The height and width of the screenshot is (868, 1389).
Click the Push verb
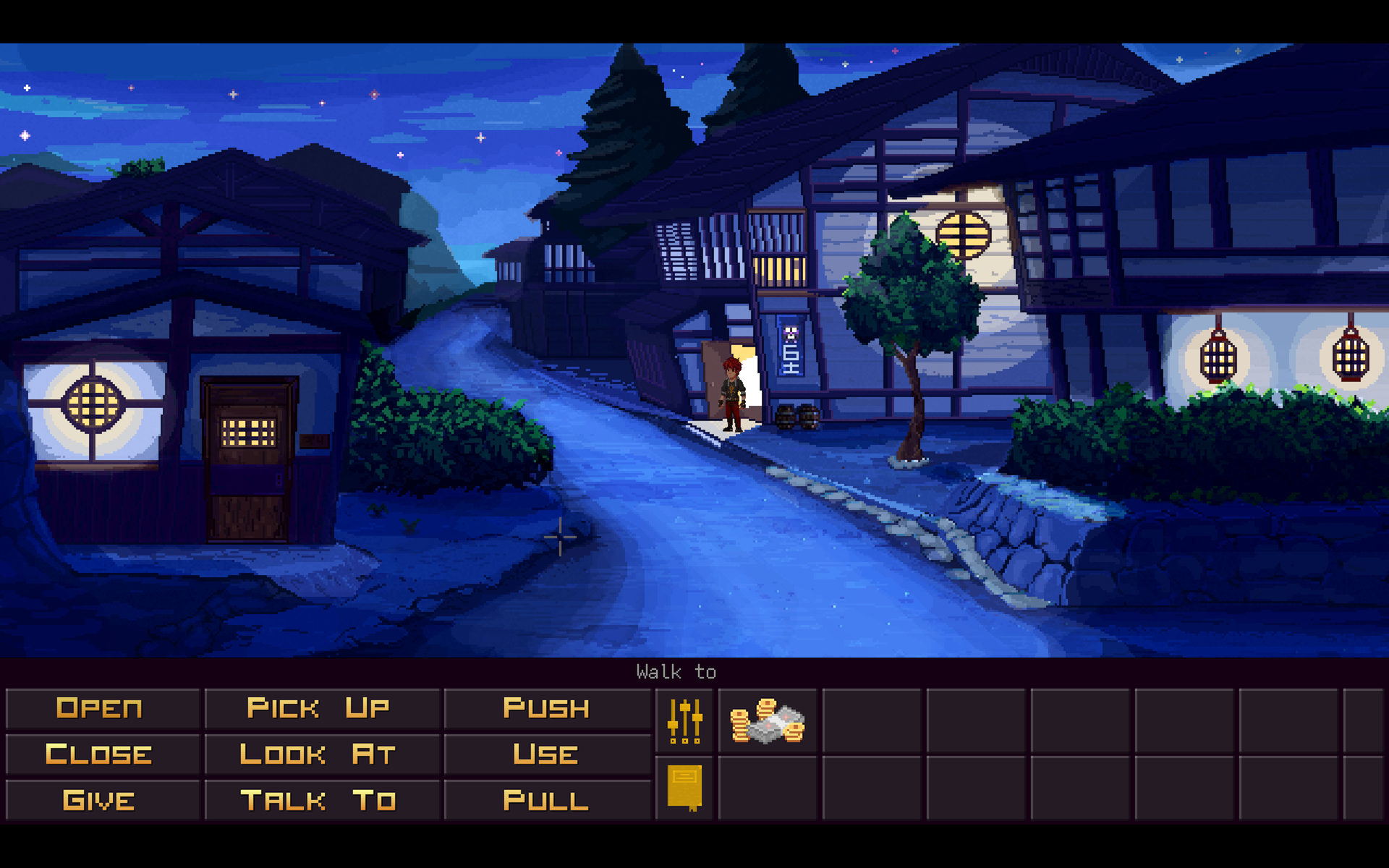click(546, 708)
